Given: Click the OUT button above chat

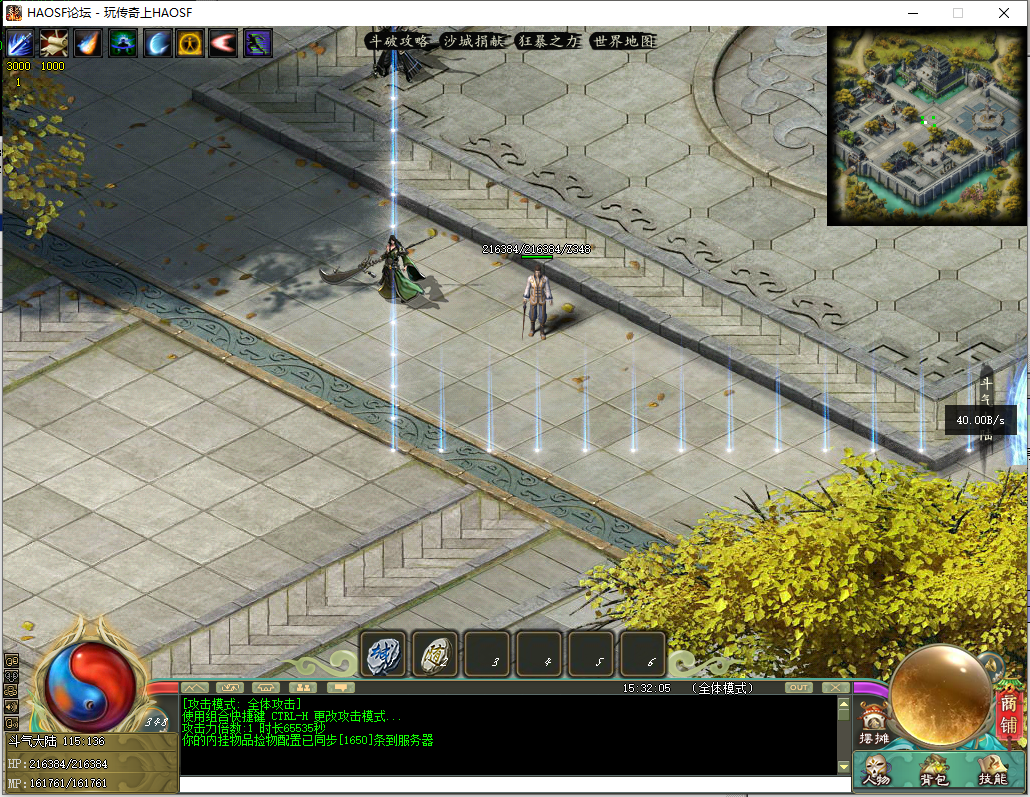Looking at the screenshot, I should pos(798,687).
